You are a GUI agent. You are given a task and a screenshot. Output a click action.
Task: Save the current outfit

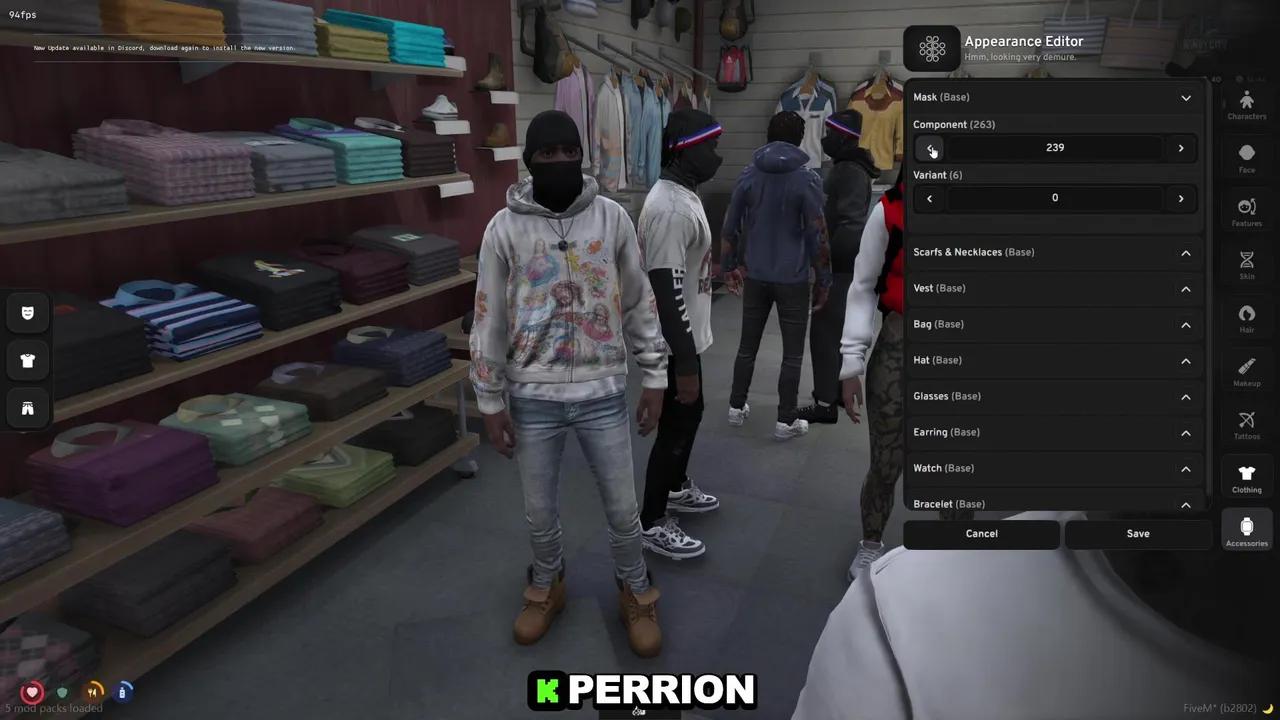pyautogui.click(x=1138, y=533)
